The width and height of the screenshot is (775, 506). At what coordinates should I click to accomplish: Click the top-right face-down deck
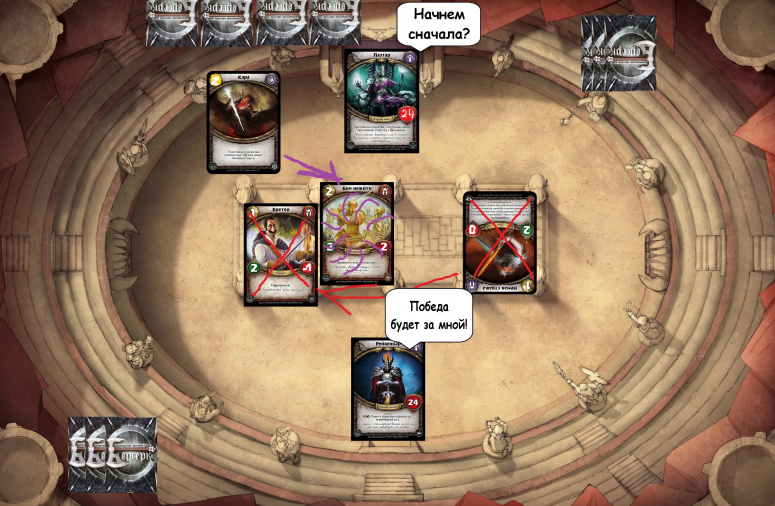point(619,53)
